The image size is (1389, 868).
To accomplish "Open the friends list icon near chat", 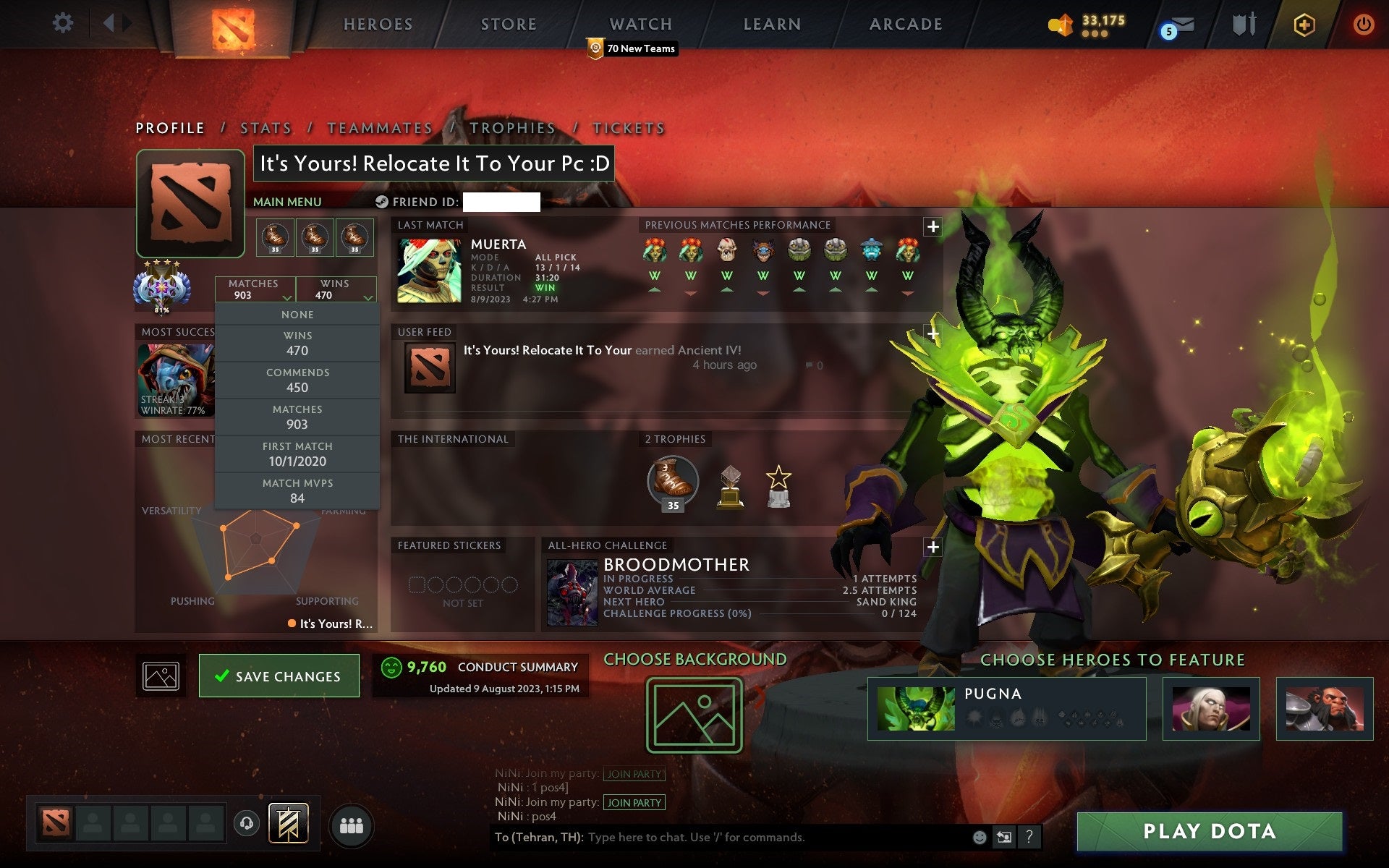I will (352, 825).
